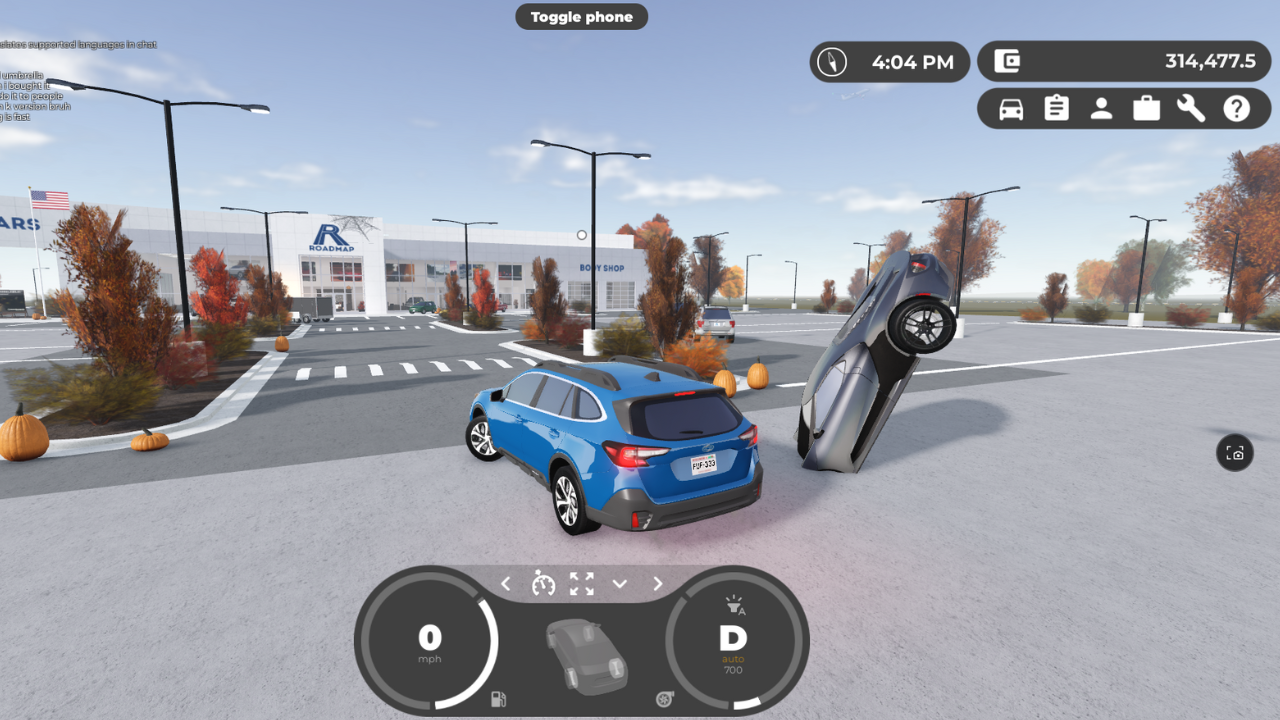Image resolution: width=1280 pixels, height=720 pixels.
Task: Open the question mark help menu
Action: pyautogui.click(x=1237, y=109)
